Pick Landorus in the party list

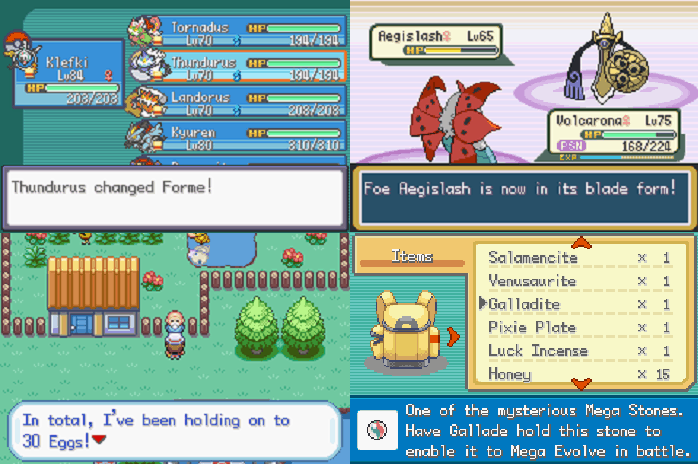pos(236,103)
